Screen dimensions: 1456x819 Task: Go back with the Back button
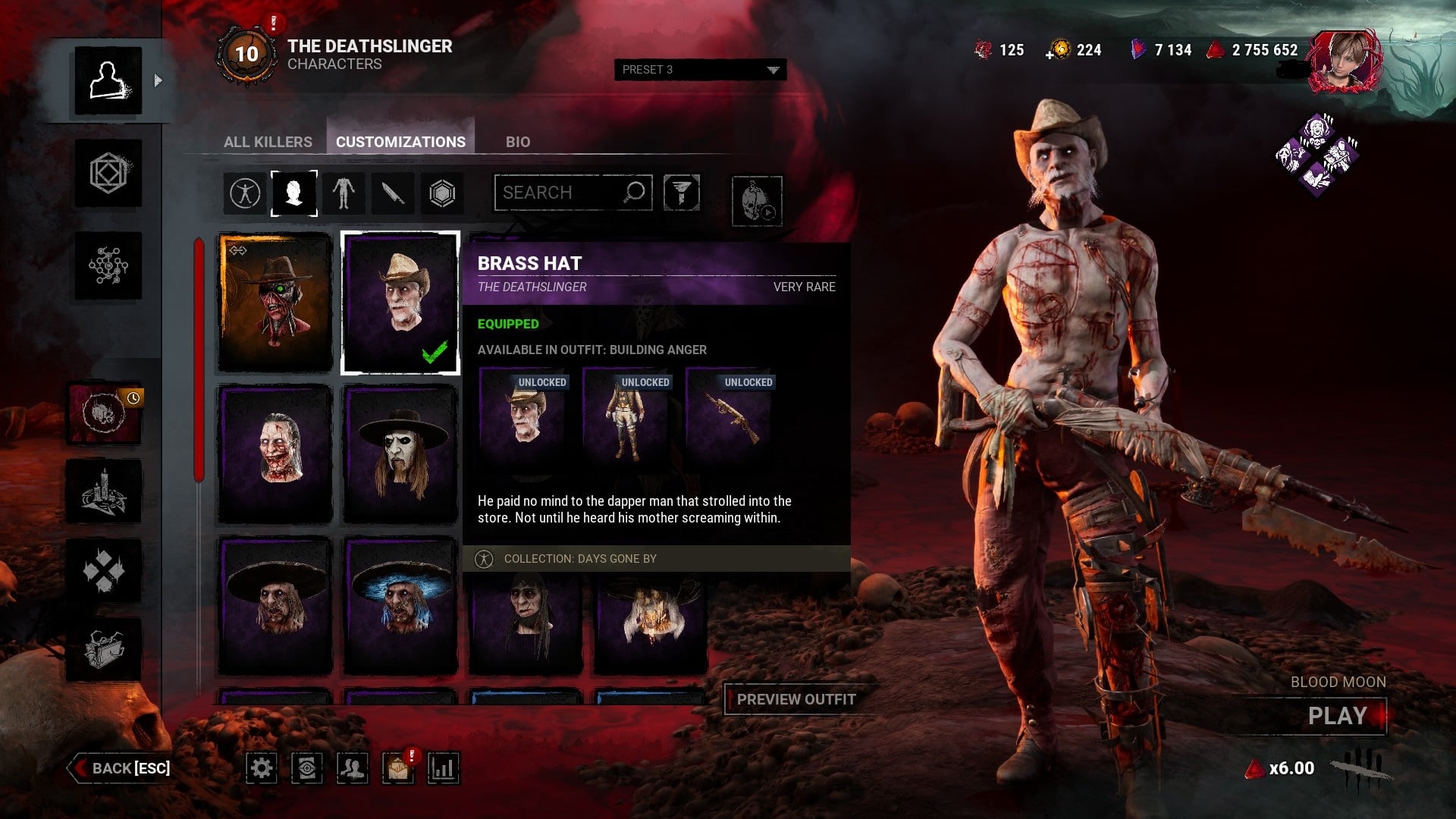(121, 768)
